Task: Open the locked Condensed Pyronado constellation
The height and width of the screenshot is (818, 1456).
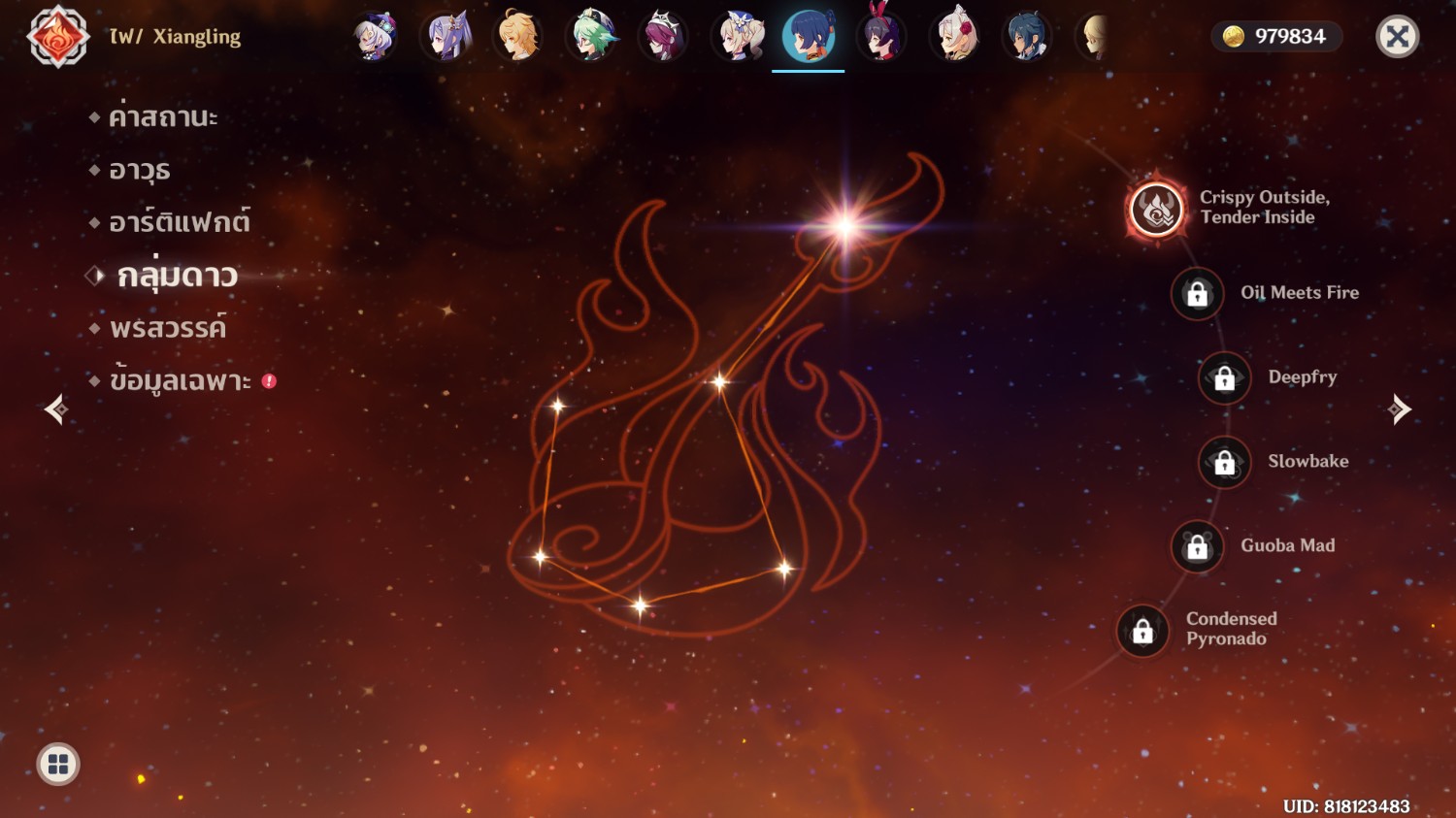Action: coord(1142,631)
